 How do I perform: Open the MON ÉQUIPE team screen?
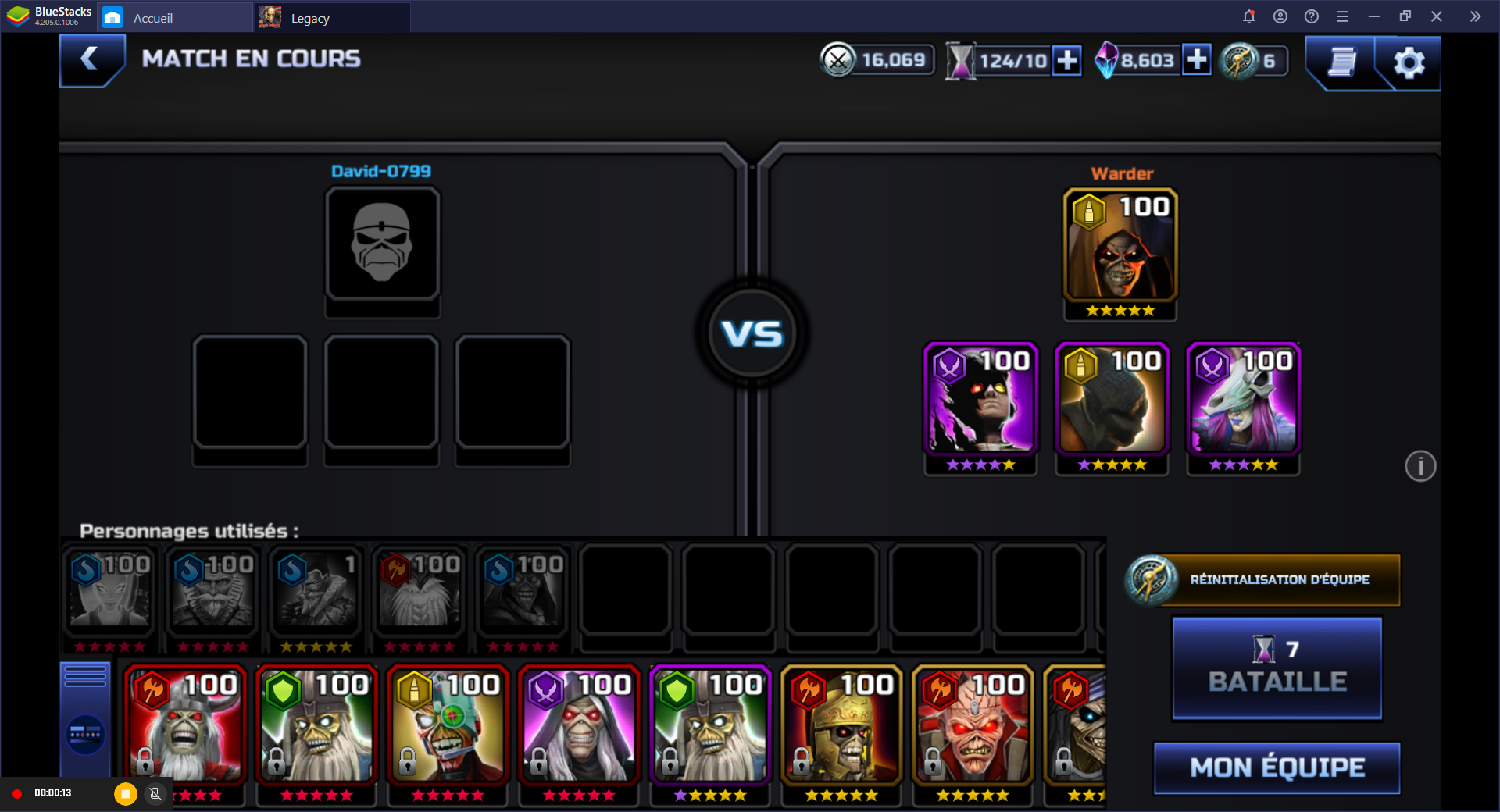pos(1277,767)
